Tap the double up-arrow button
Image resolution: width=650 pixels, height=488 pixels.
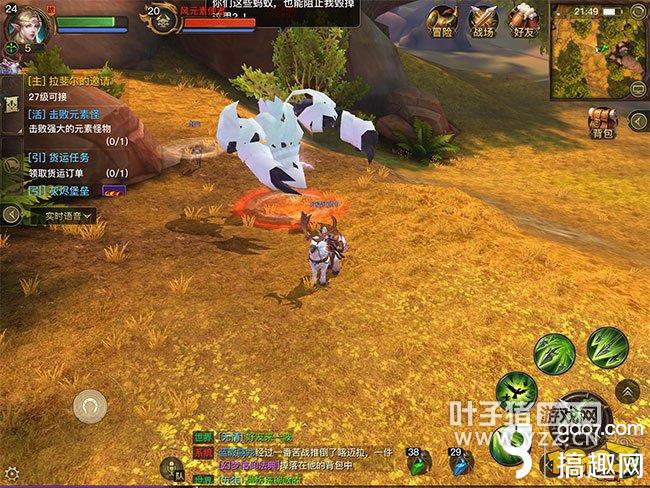[x=627, y=391]
